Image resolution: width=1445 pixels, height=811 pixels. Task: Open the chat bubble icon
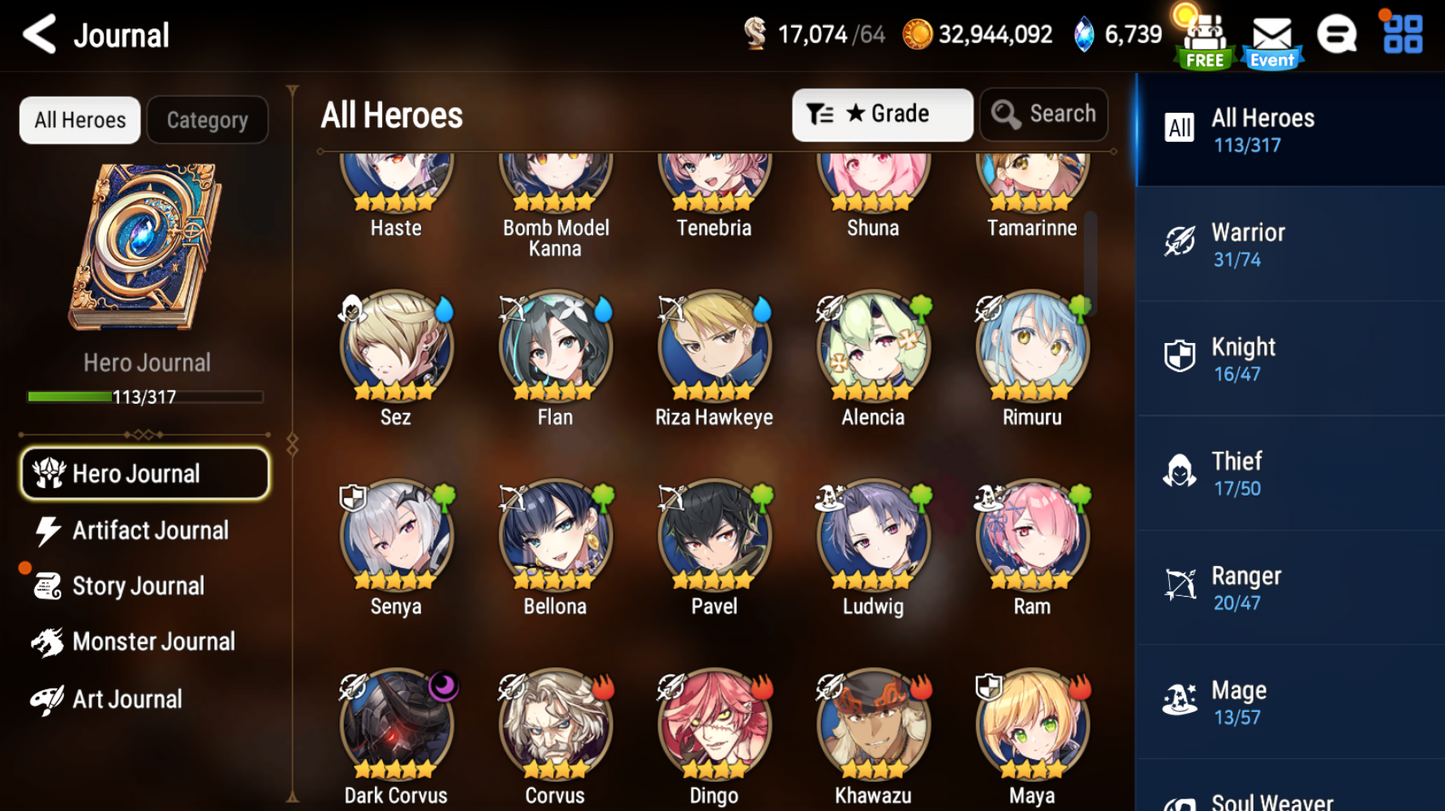point(1338,34)
